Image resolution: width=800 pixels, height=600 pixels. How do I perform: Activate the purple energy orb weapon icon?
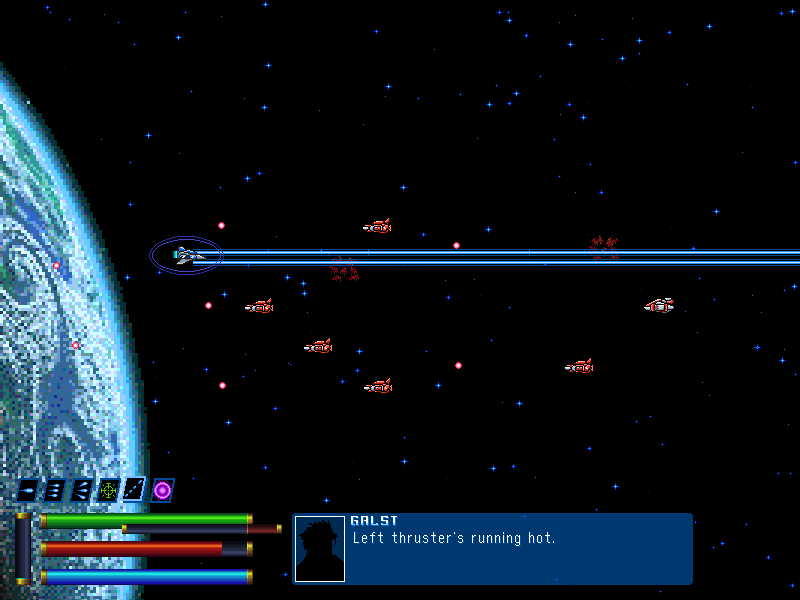click(x=162, y=490)
